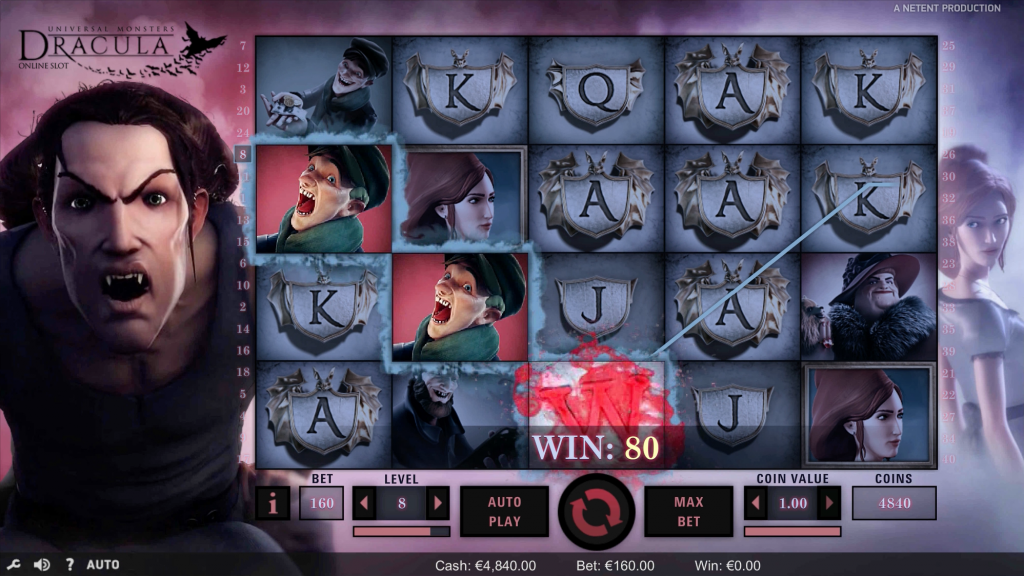Image resolution: width=1024 pixels, height=576 pixels.
Task: Raise the coin value
Action: [829, 503]
